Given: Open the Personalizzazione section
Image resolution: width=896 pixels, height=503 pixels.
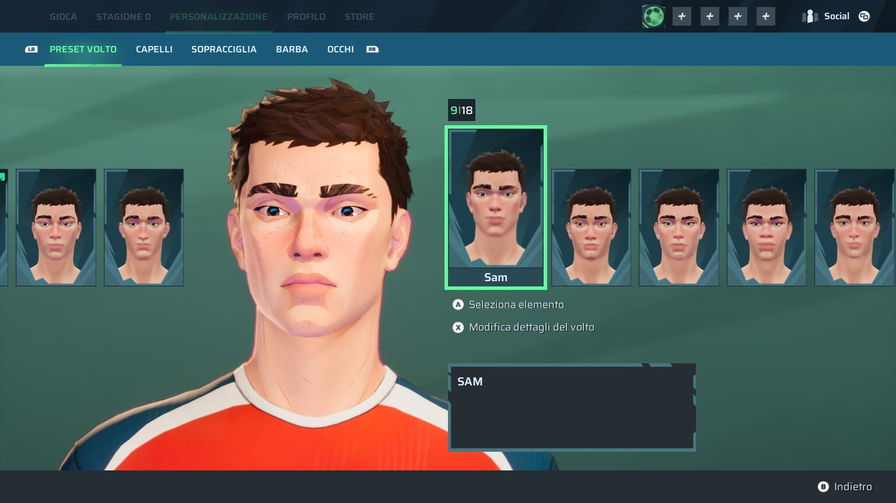Looking at the screenshot, I should [x=218, y=17].
